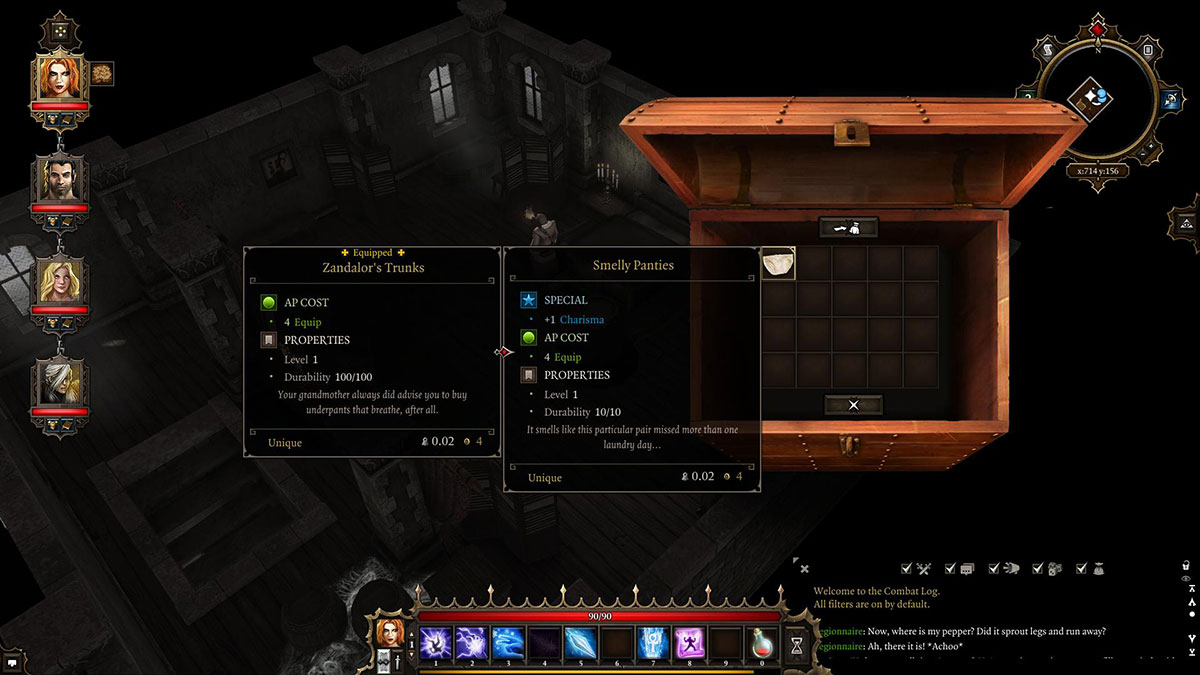Toggle the loot bag log filter

click(1097, 568)
